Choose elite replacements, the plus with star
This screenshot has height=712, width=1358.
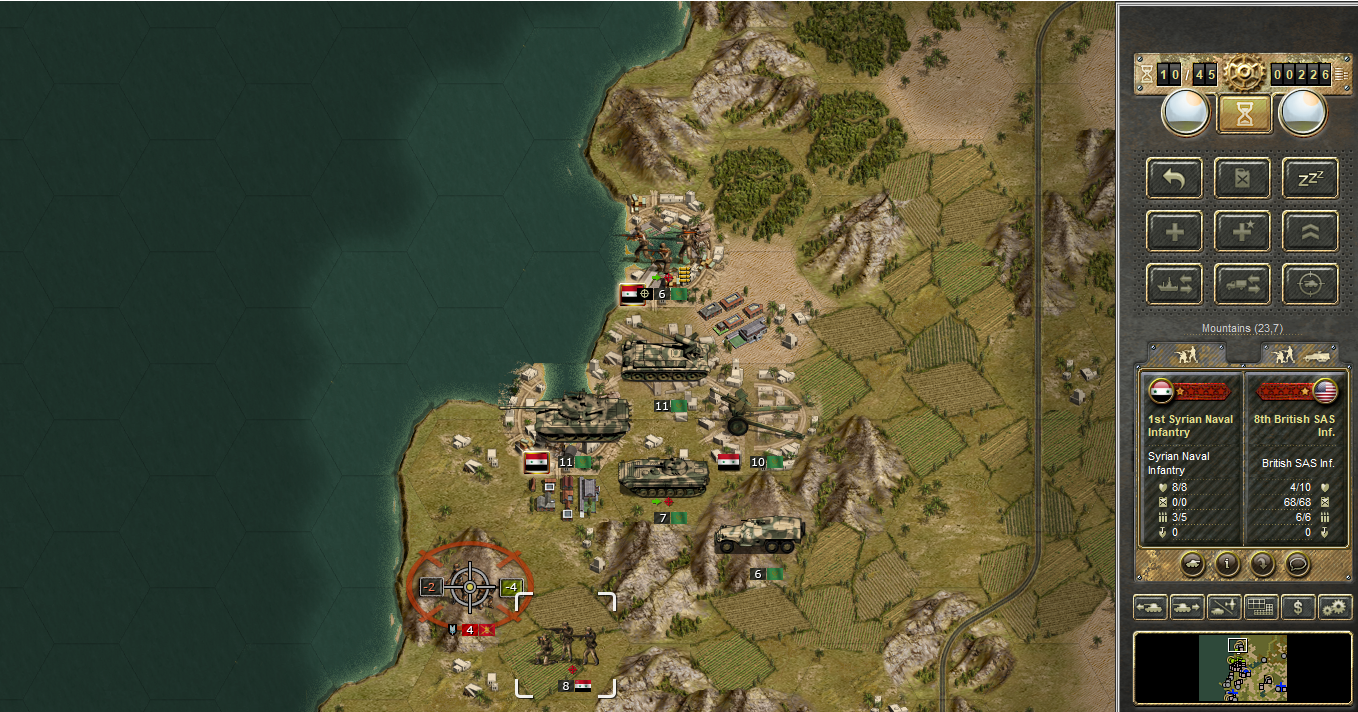[1242, 231]
